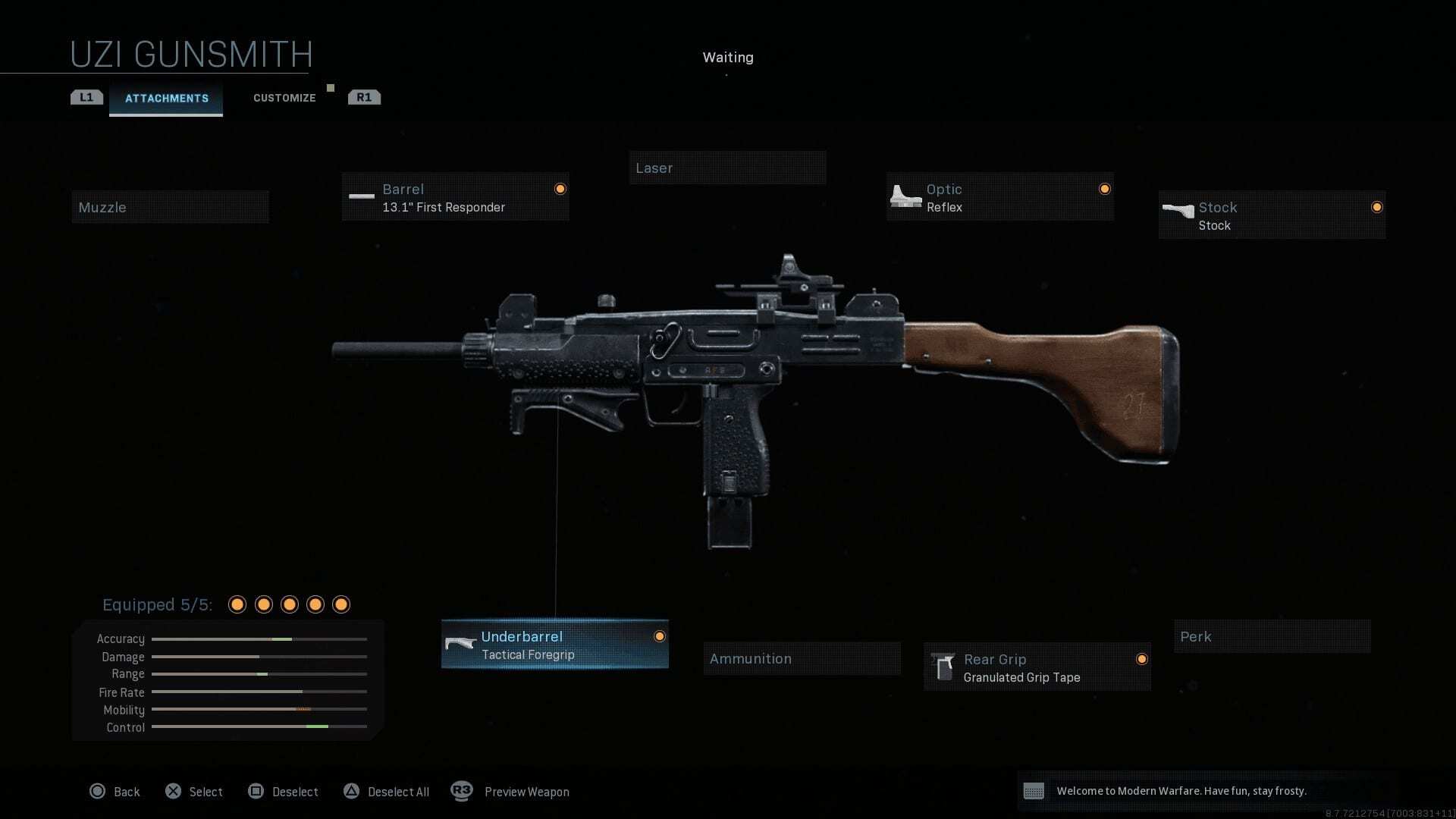
Task: Open the Customize tab
Action: [284, 99]
